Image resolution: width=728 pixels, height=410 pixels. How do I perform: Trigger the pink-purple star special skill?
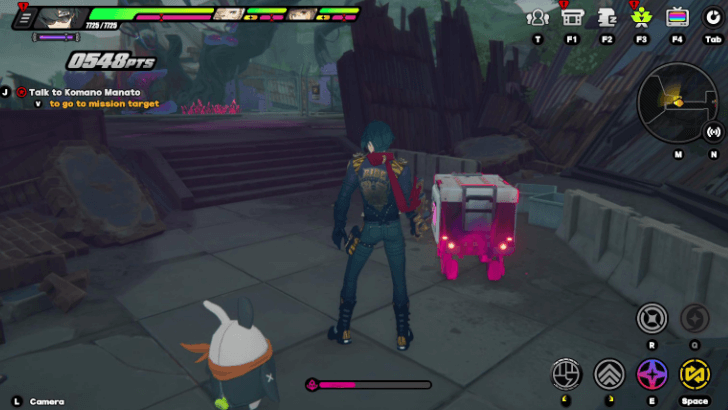pos(652,374)
